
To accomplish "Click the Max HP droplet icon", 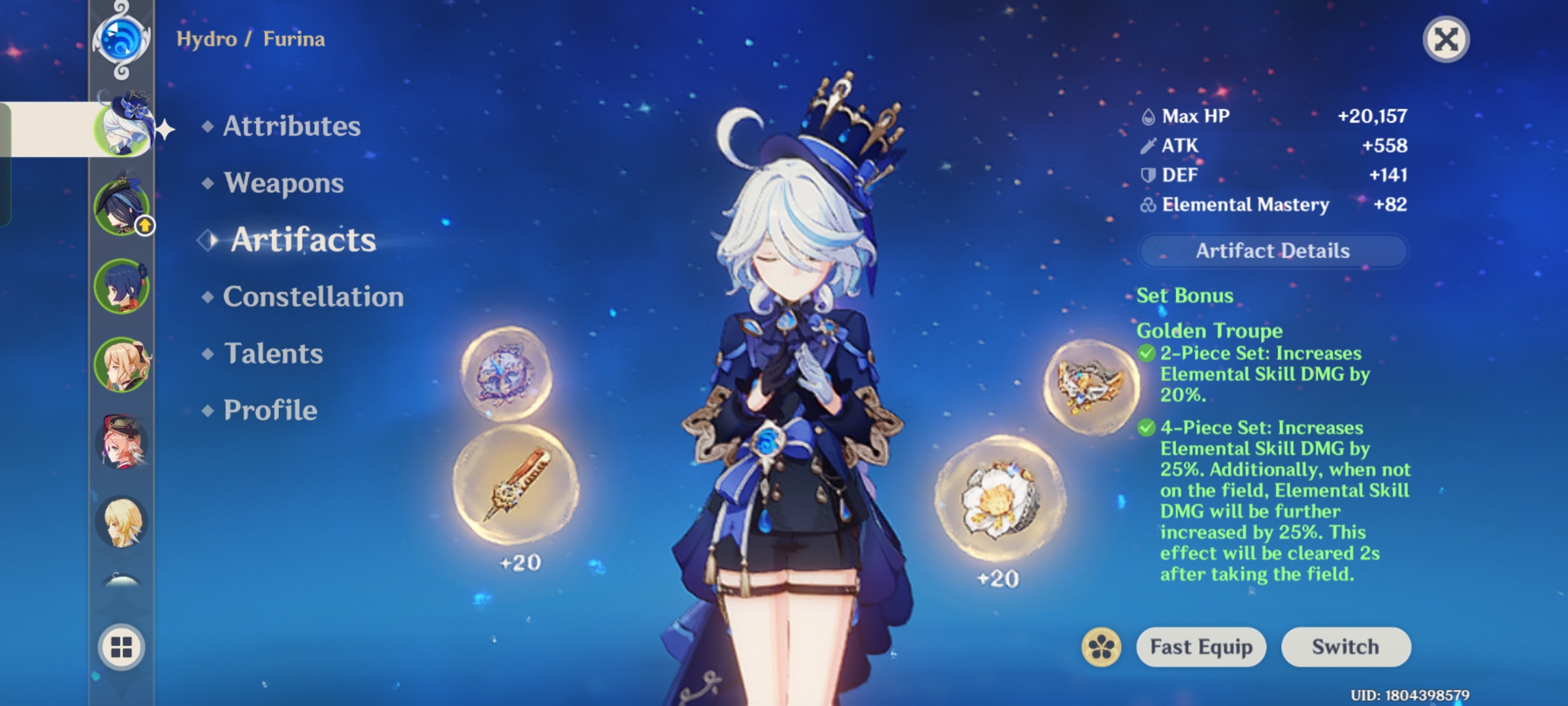I will coord(1148,116).
